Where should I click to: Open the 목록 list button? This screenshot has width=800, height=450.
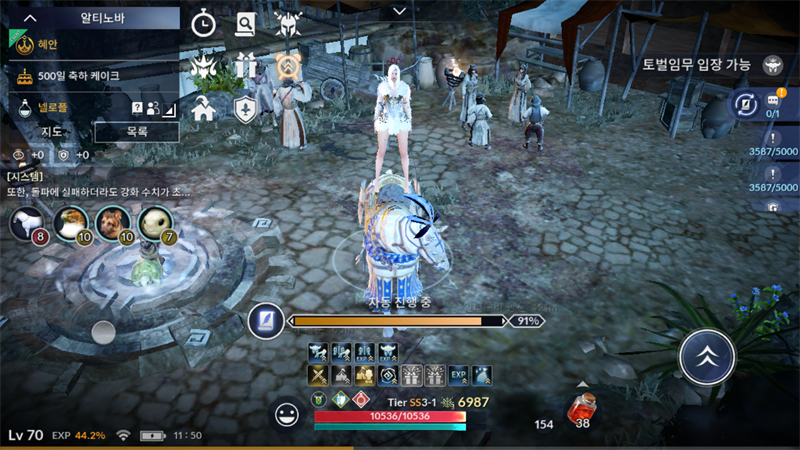pyautogui.click(x=137, y=131)
